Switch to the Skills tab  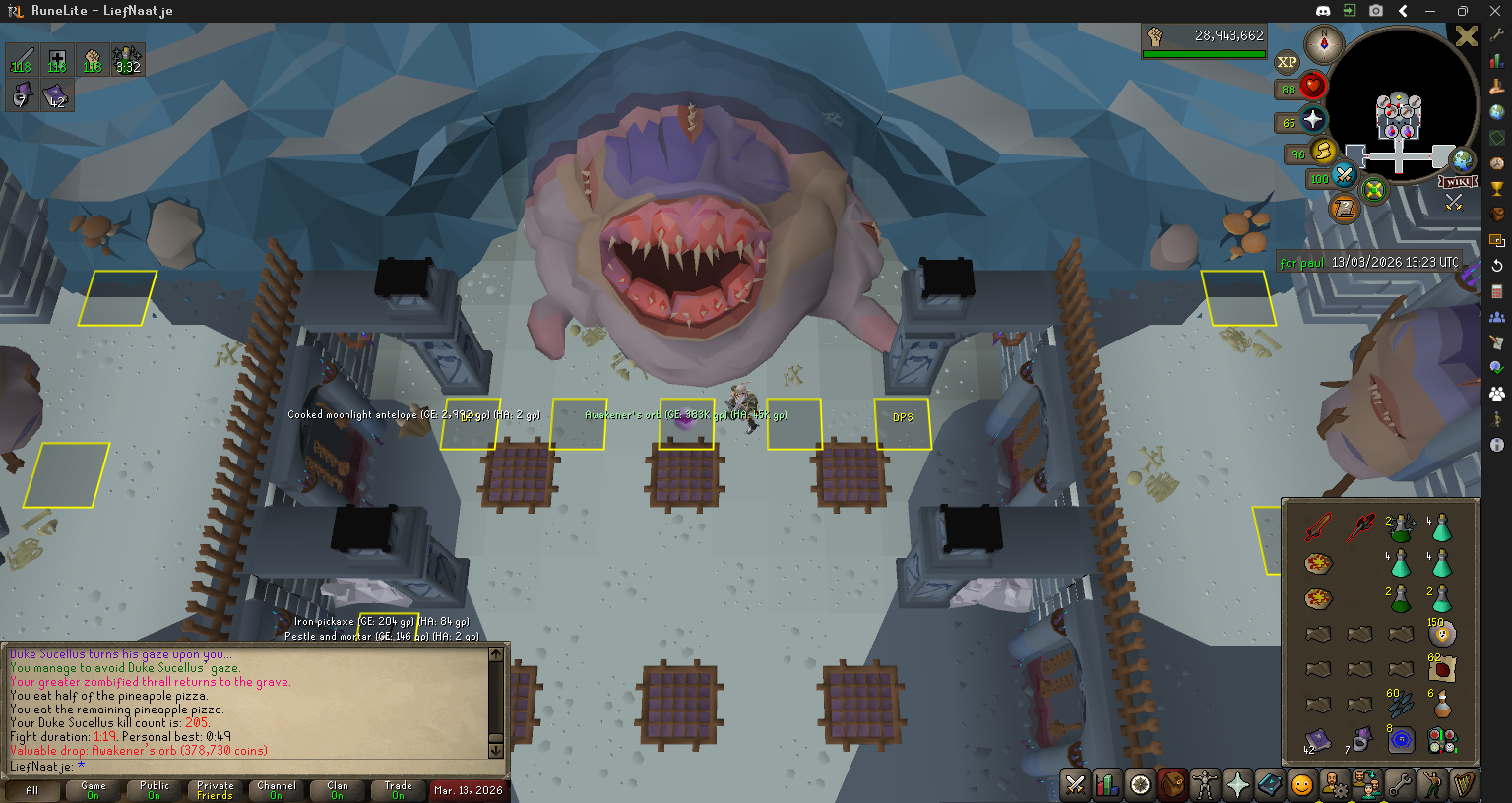1107,784
